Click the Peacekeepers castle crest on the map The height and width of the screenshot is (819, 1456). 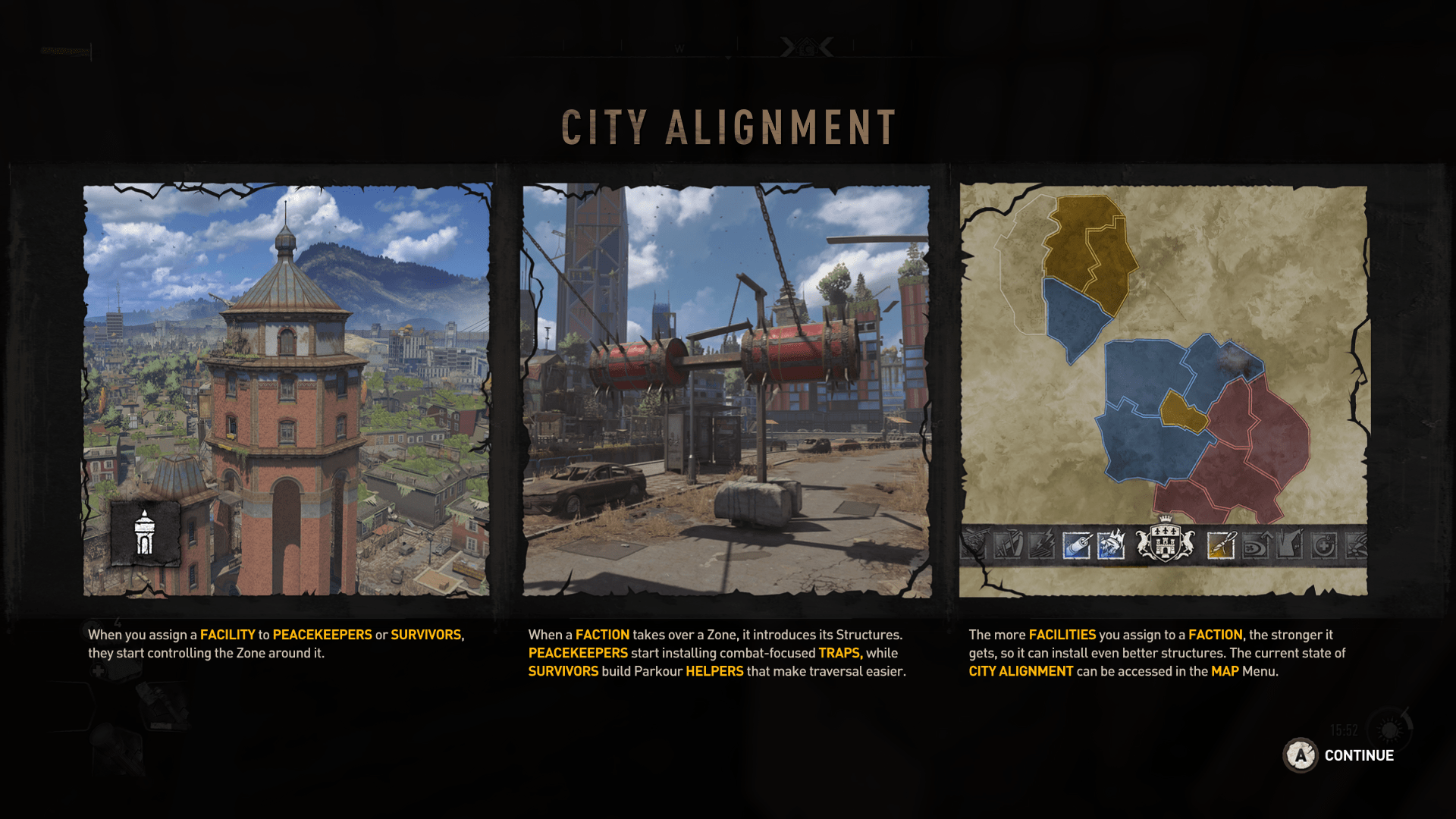[1166, 541]
